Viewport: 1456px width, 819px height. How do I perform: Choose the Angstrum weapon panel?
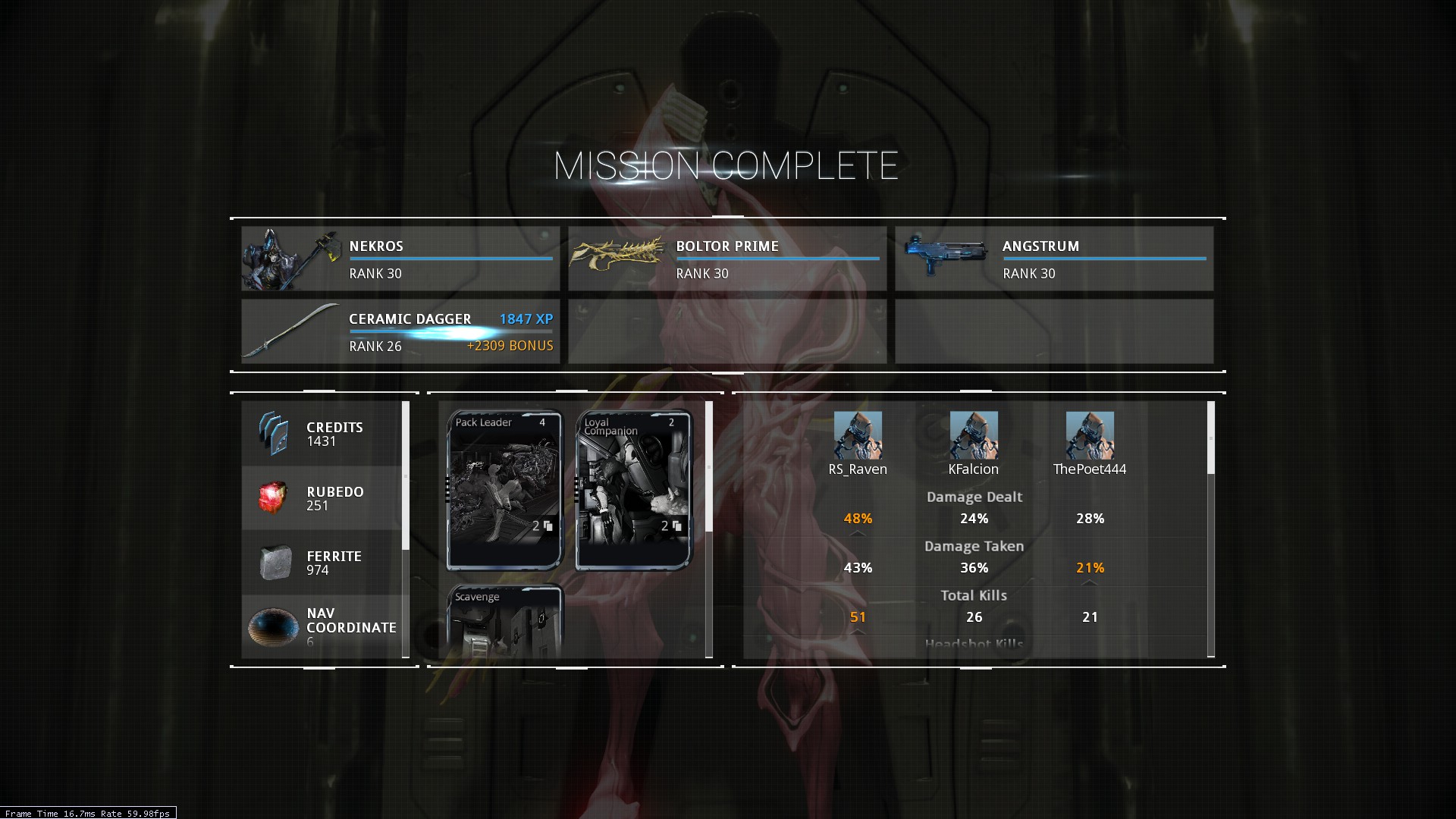1053,259
